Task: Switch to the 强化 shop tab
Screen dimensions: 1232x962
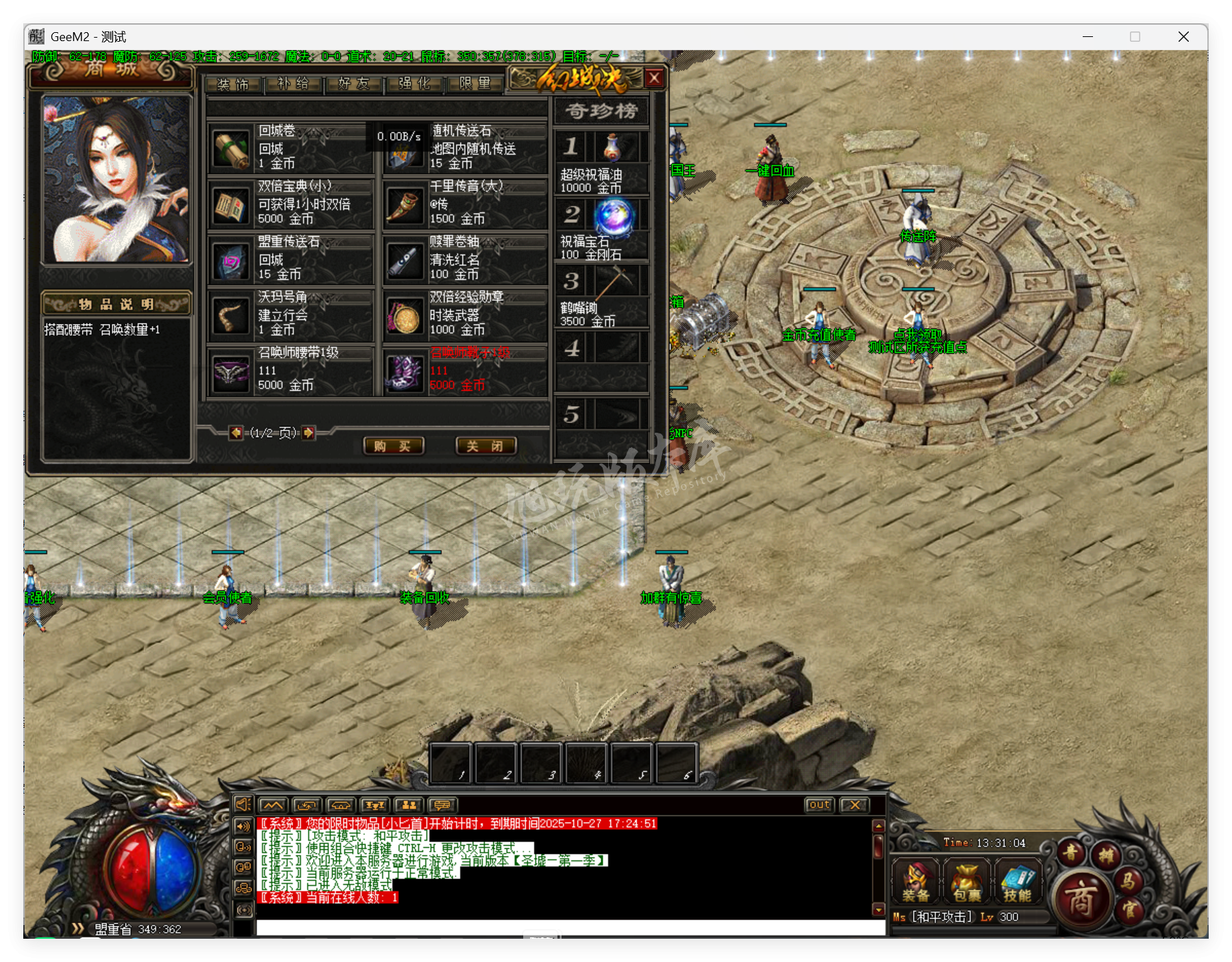Action: [x=413, y=84]
